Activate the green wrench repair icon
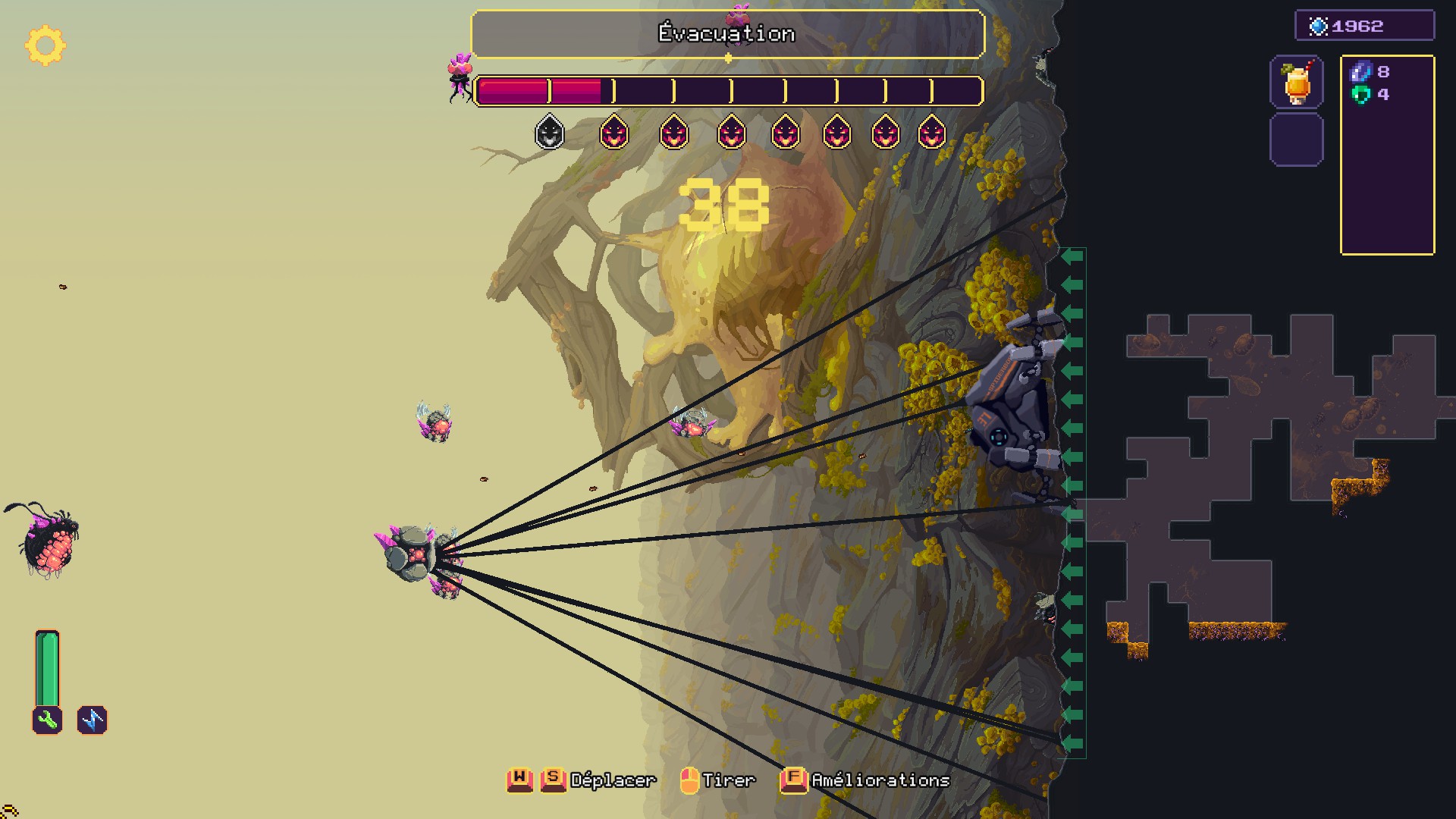The width and height of the screenshot is (1456, 819). [x=47, y=720]
